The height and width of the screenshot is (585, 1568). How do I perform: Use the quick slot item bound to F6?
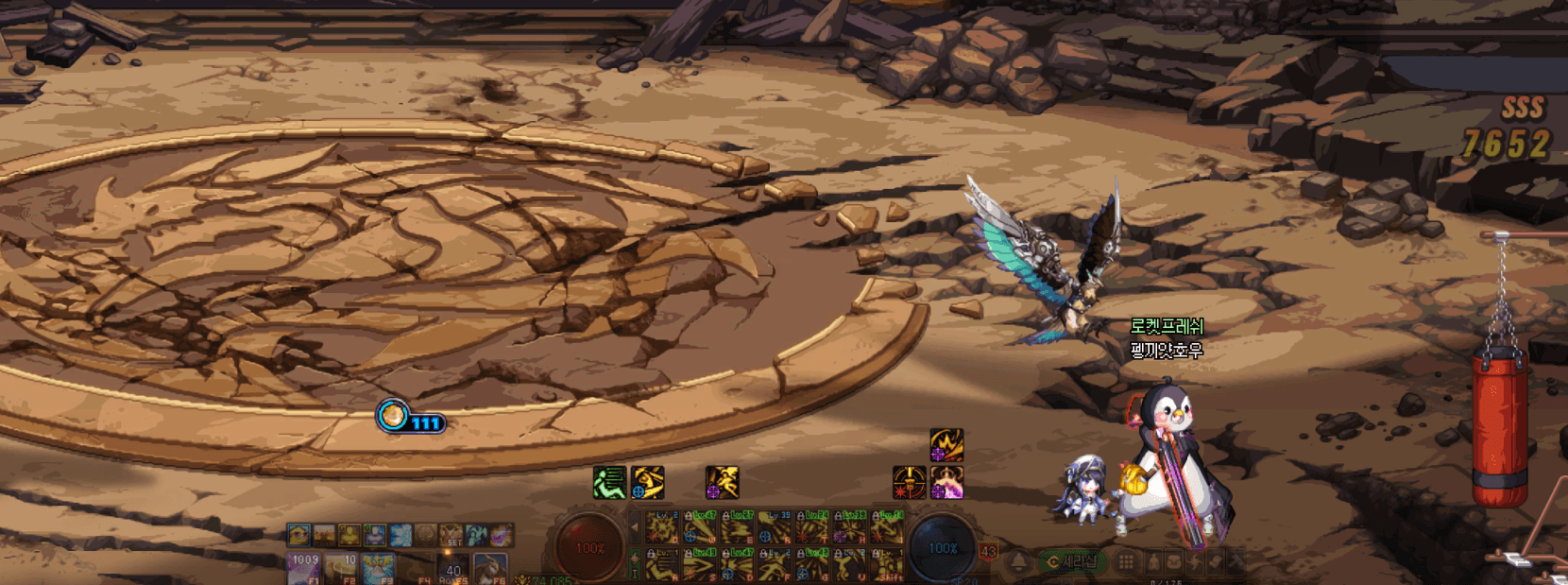pyautogui.click(x=489, y=567)
